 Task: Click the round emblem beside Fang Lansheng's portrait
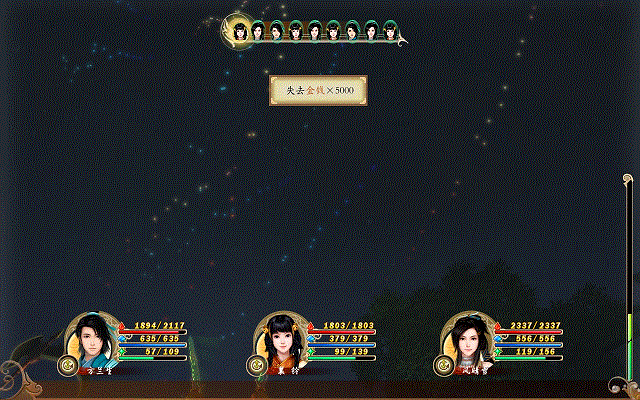(68, 366)
